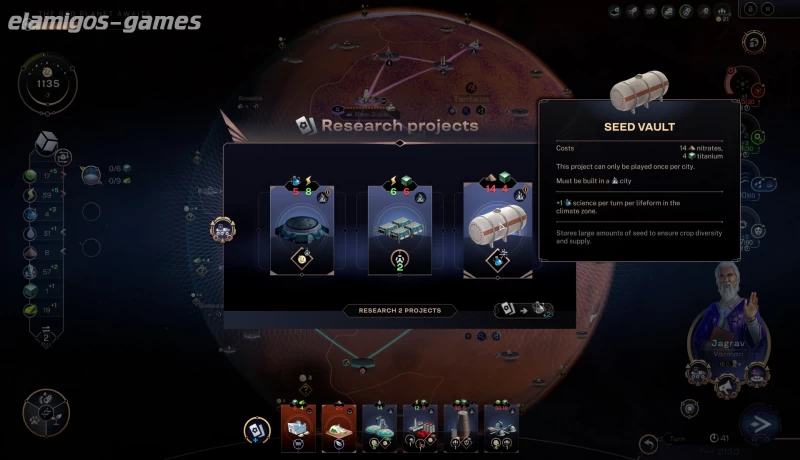Open the 1135 score dial

tap(47, 86)
